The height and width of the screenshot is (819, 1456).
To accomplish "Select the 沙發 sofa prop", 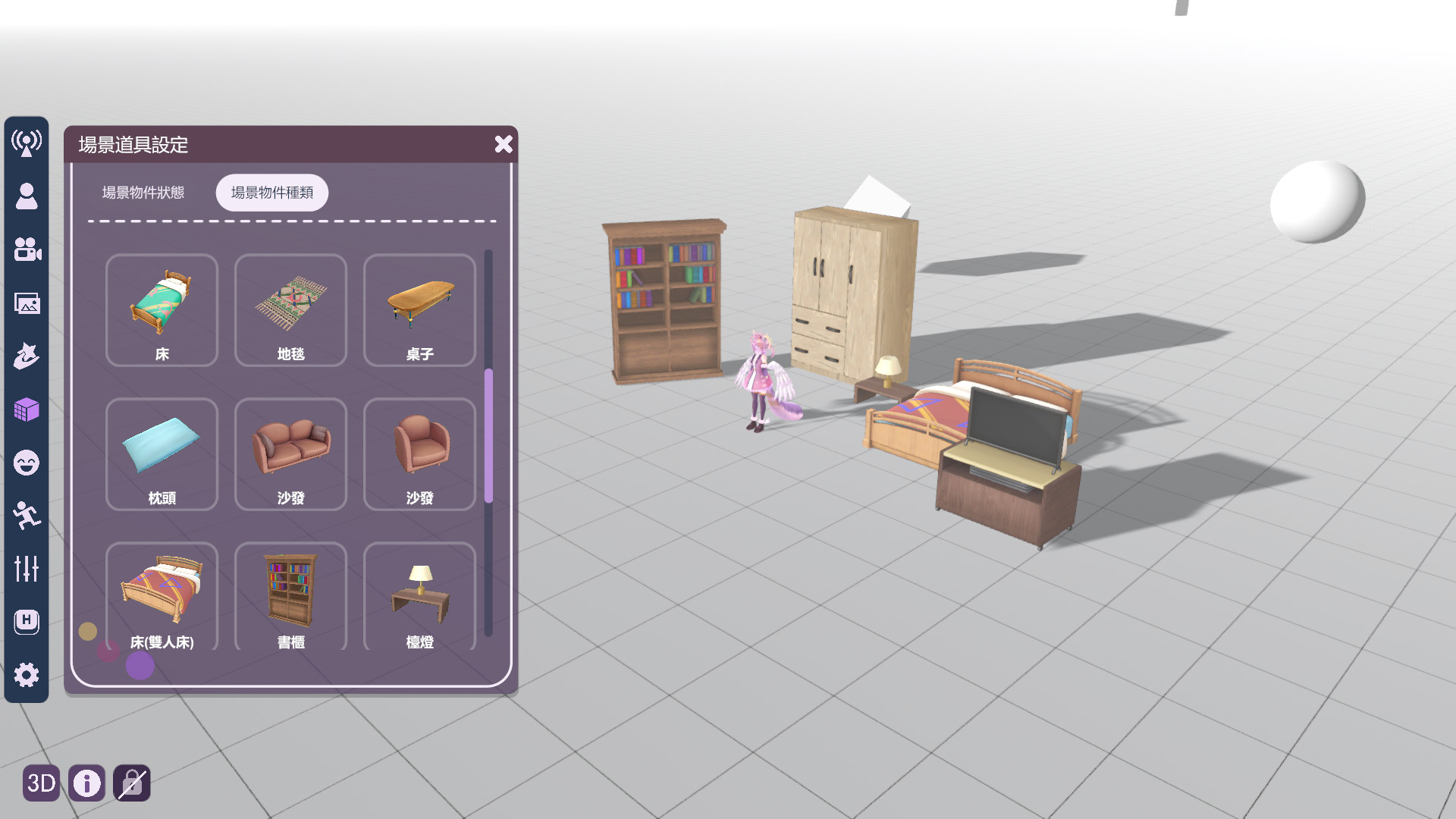I will (290, 454).
